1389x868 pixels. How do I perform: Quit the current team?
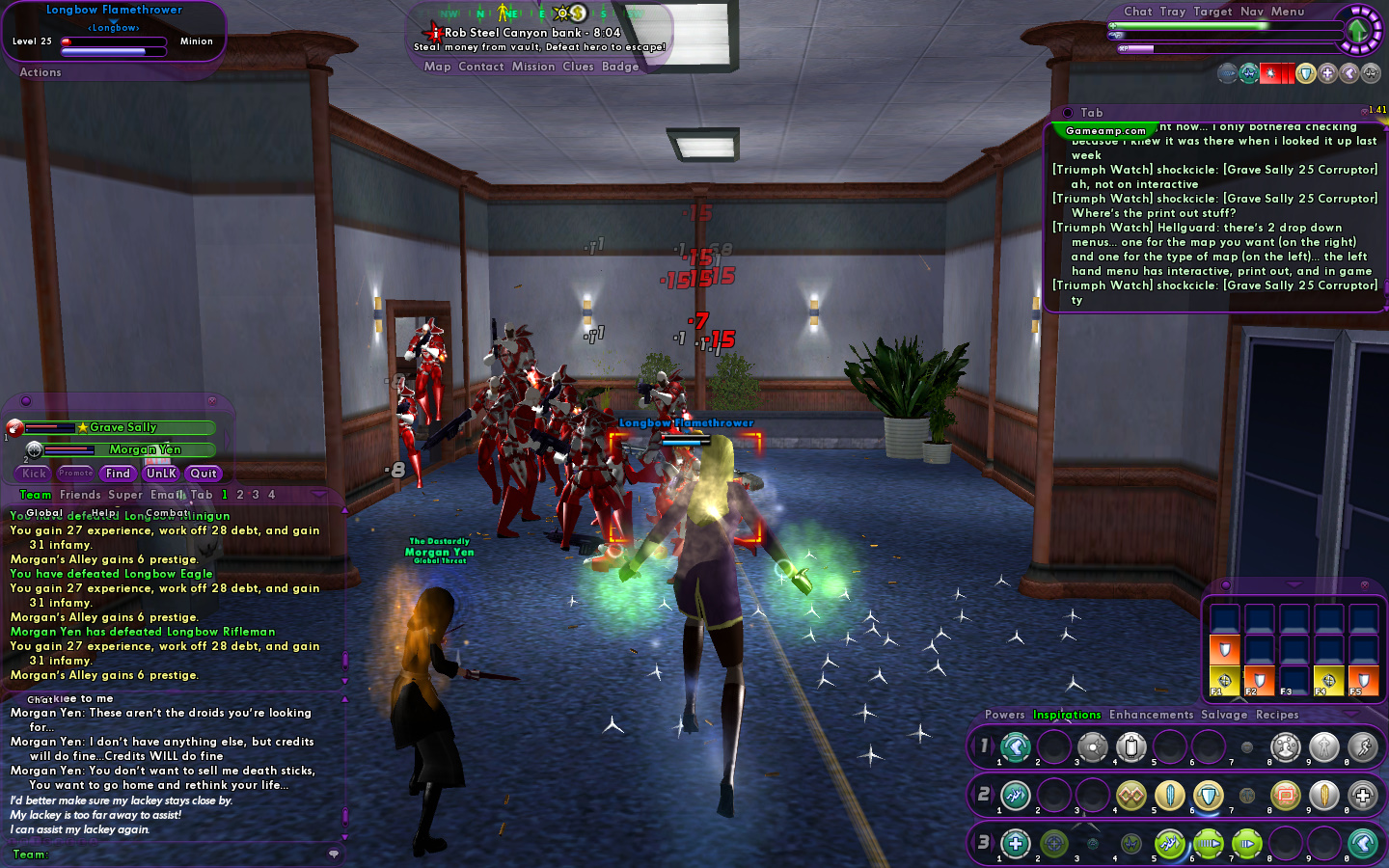coord(204,474)
